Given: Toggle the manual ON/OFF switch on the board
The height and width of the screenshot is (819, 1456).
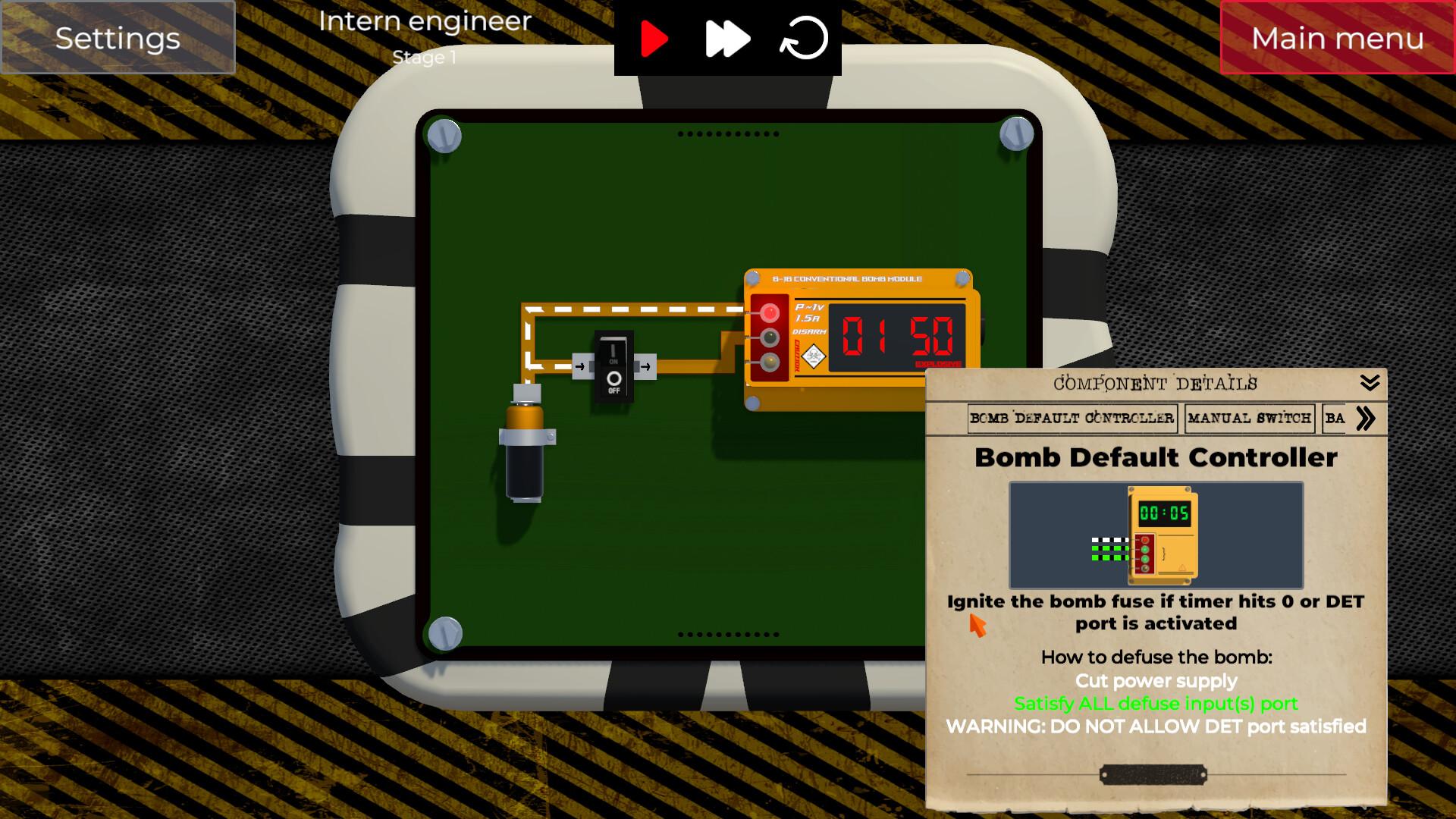Looking at the screenshot, I should click(x=613, y=367).
